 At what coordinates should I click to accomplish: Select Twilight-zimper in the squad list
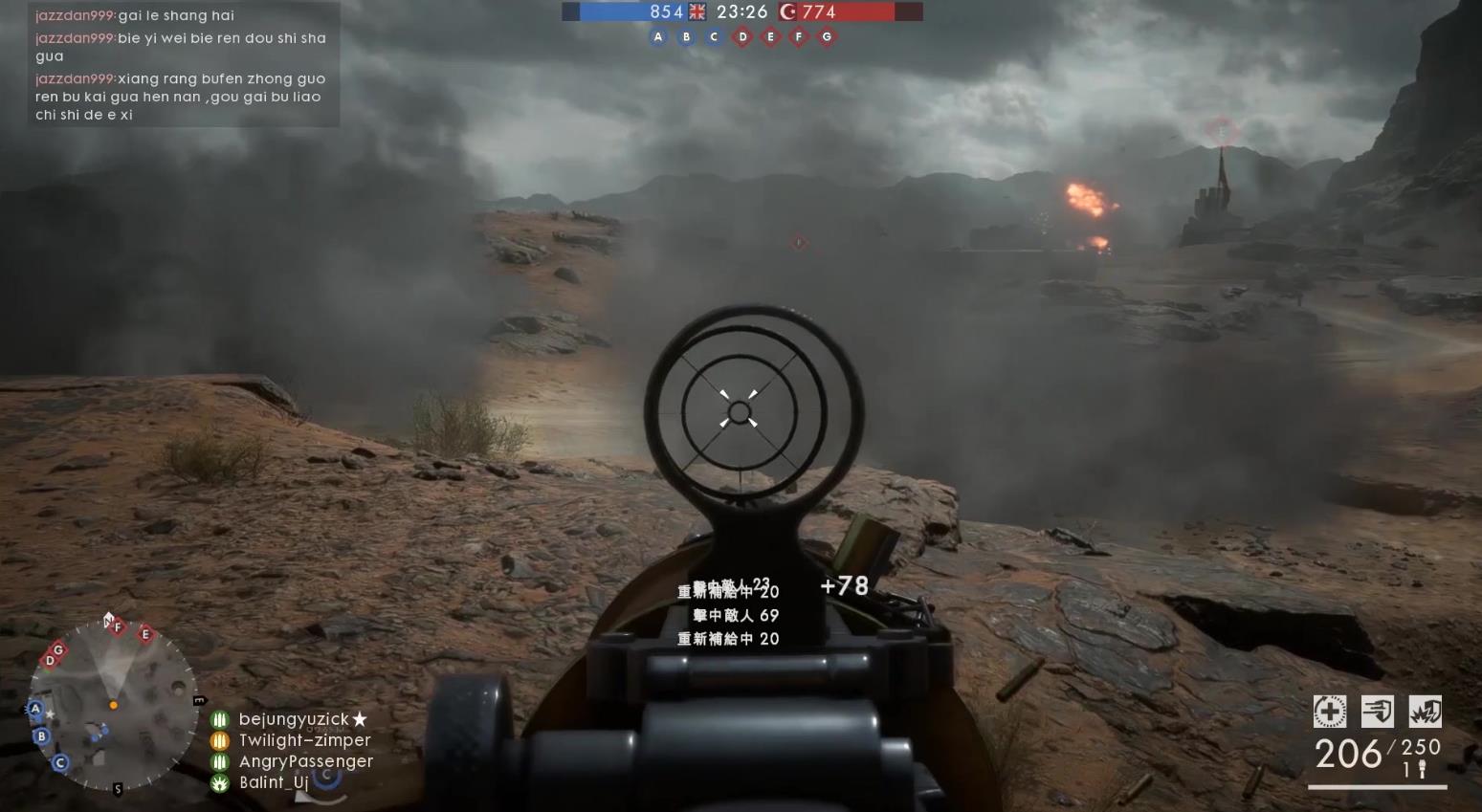click(x=304, y=740)
